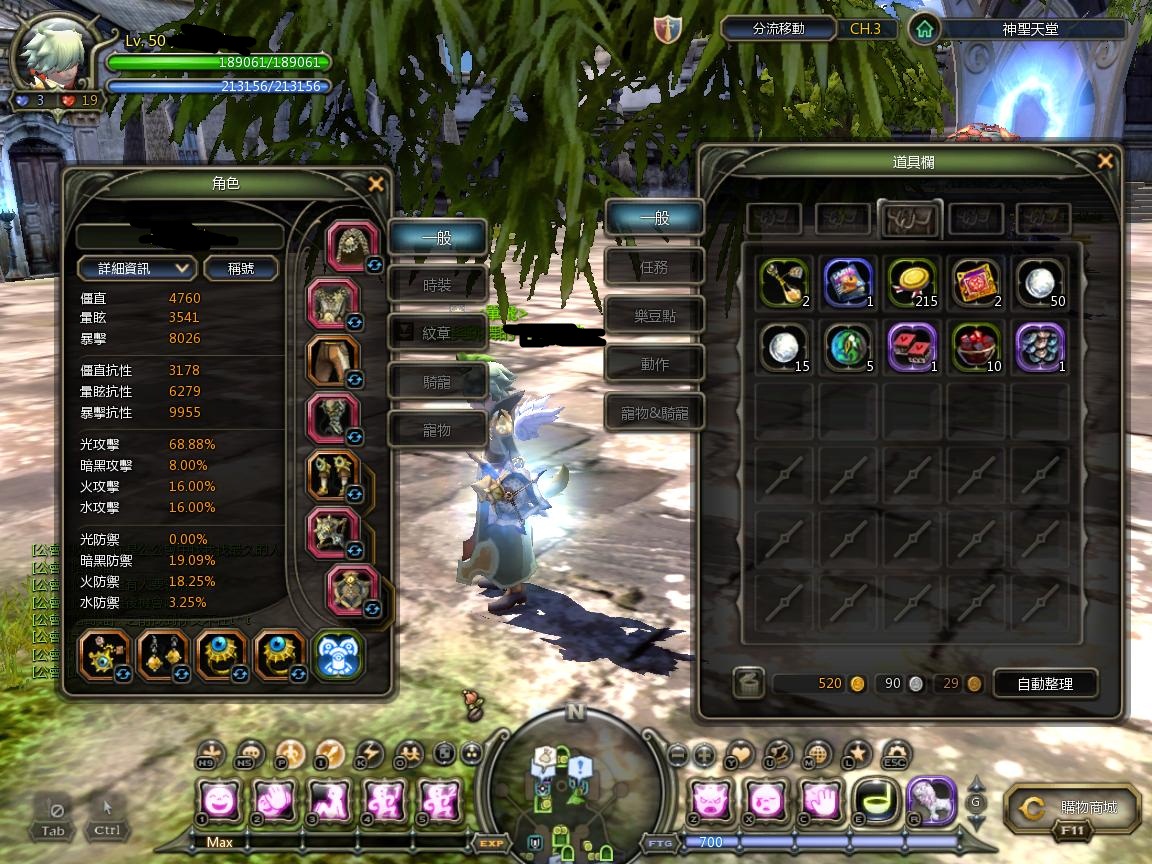The width and height of the screenshot is (1152, 864).
Task: Switch to the 時裝 costume tab
Action: [437, 285]
